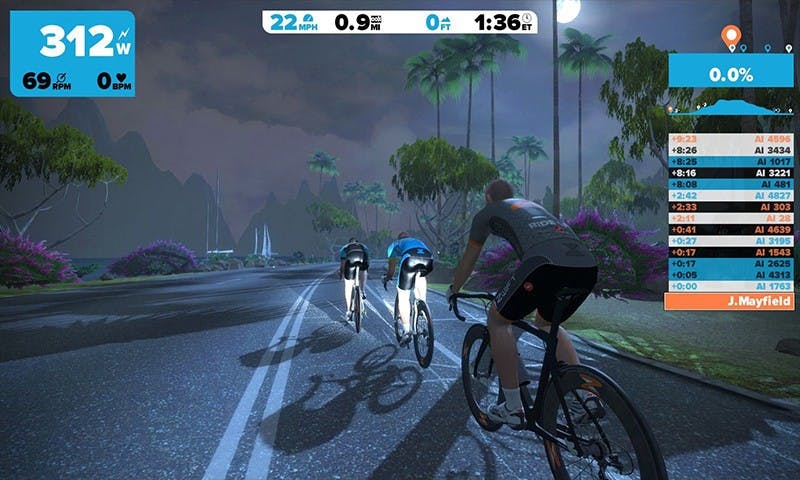The image size is (800, 480).
Task: Click the J.Mayfield rider entry
Action: click(x=730, y=300)
